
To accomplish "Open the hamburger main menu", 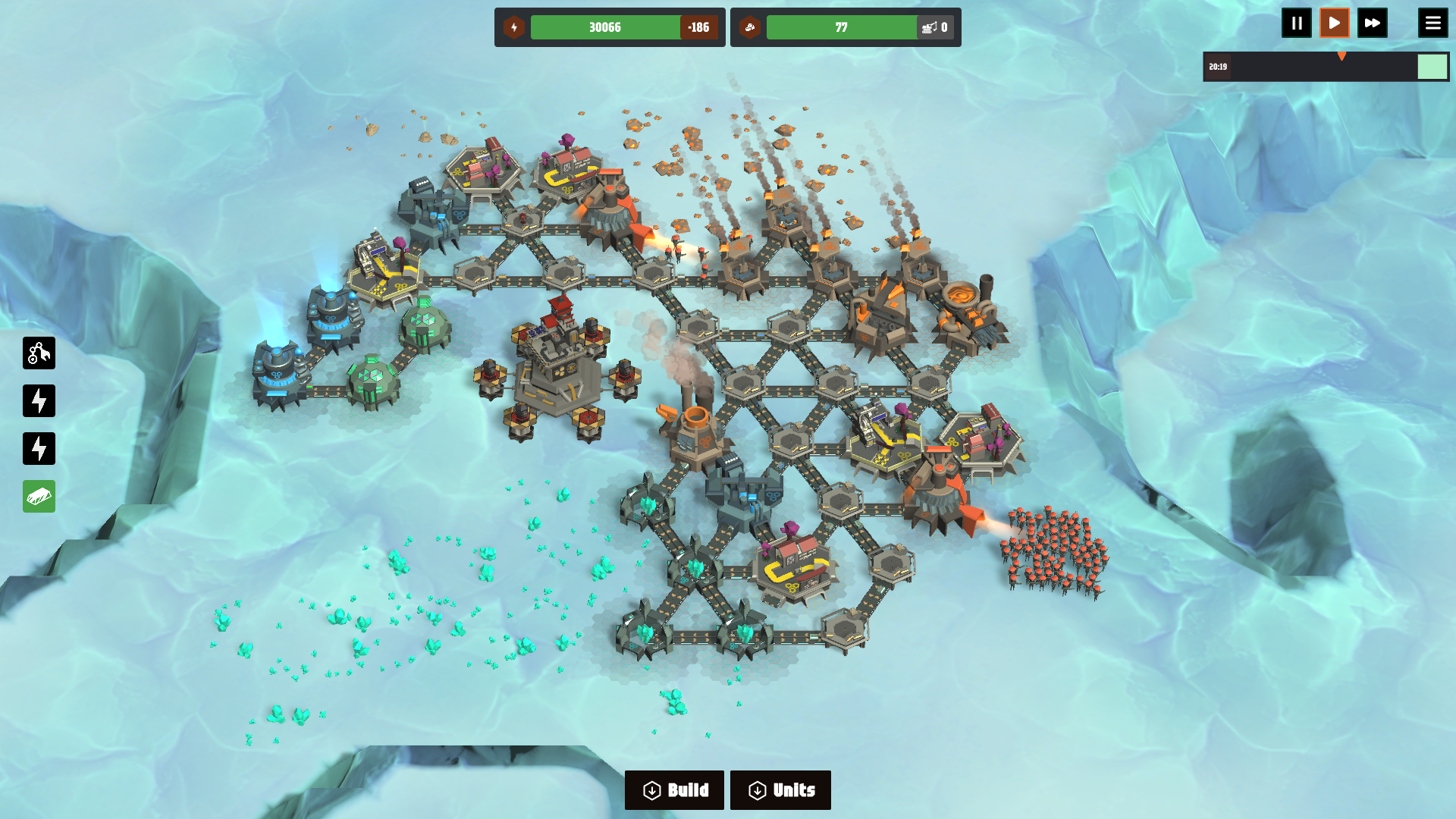I will tap(1432, 23).
